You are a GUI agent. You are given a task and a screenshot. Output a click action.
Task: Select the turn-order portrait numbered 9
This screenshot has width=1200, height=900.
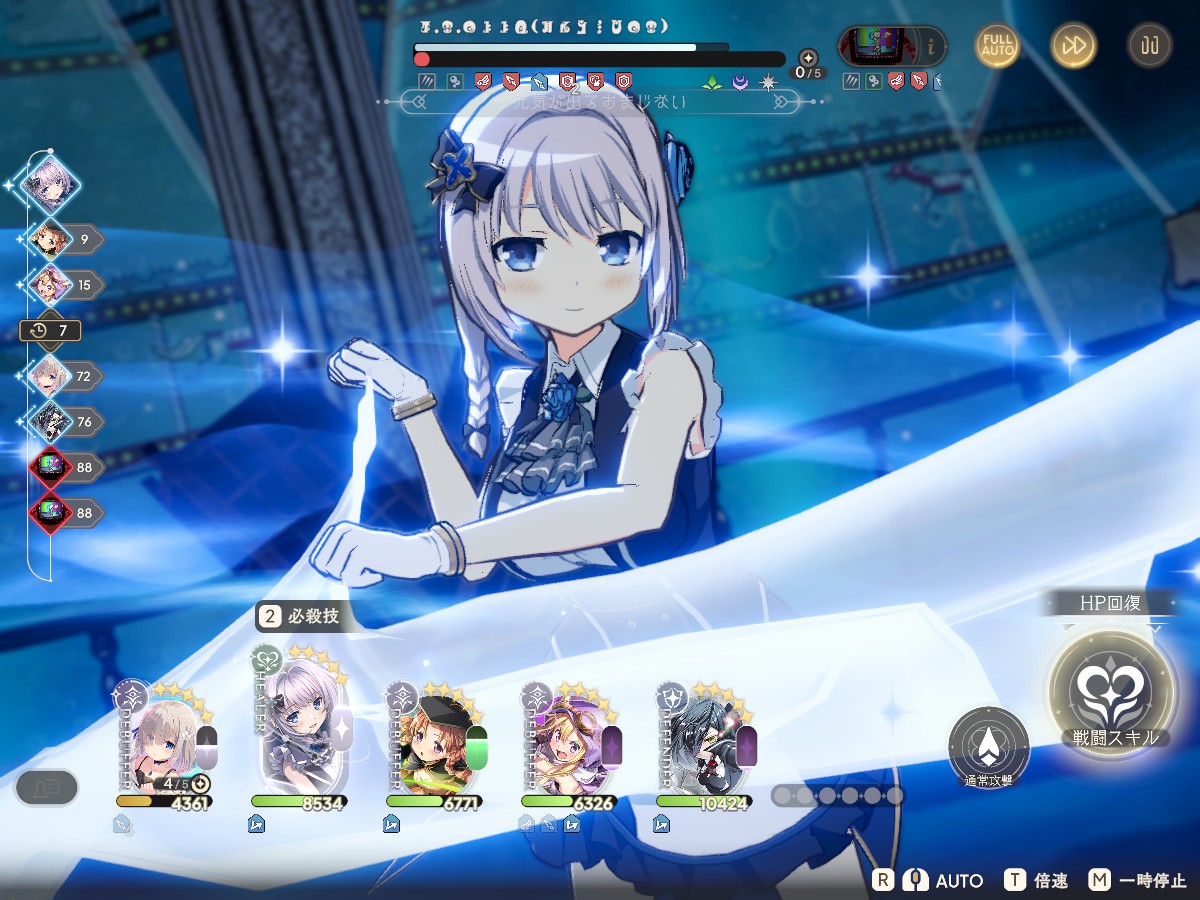[x=50, y=240]
